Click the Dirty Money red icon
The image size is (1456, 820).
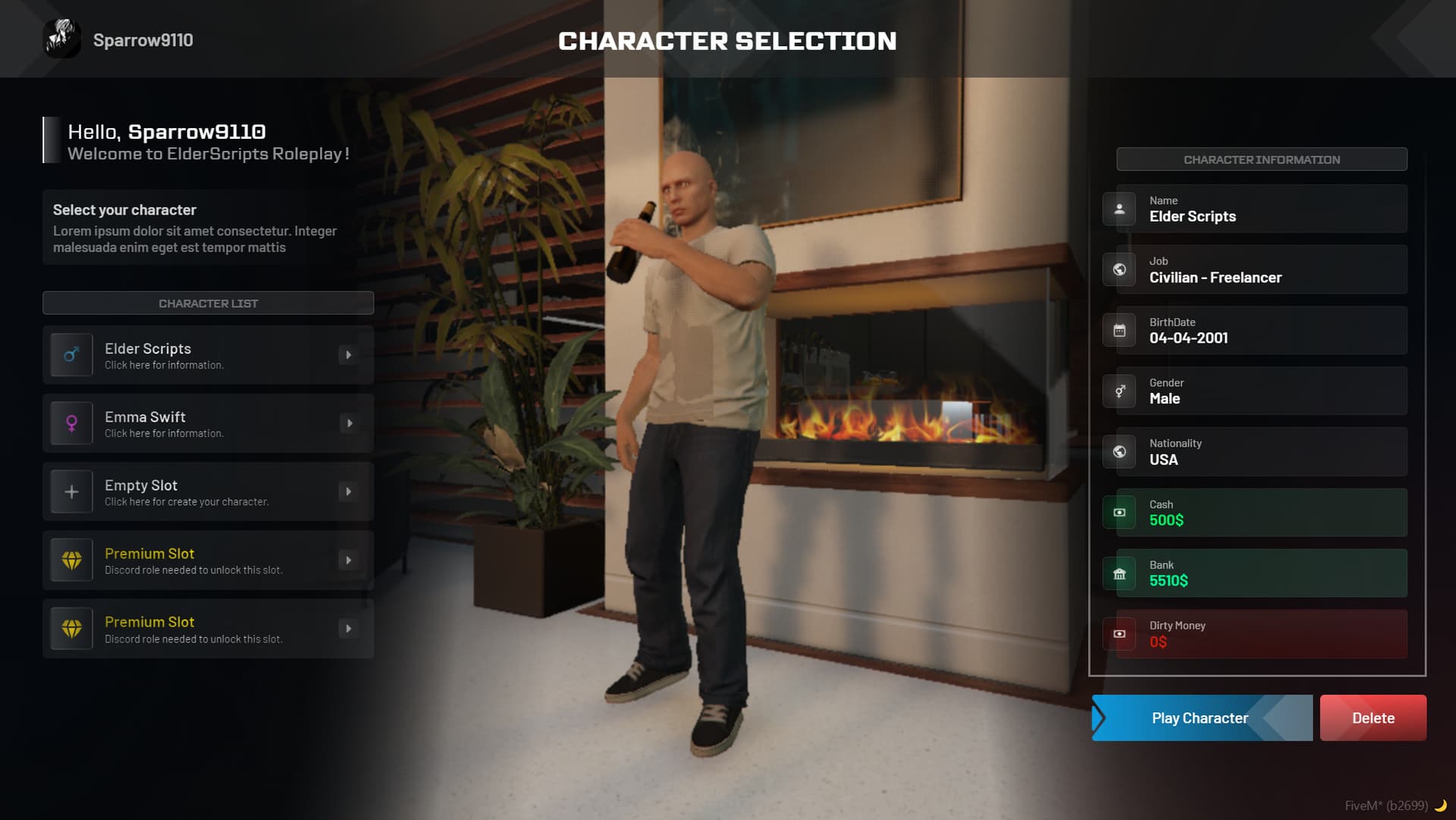click(x=1119, y=633)
